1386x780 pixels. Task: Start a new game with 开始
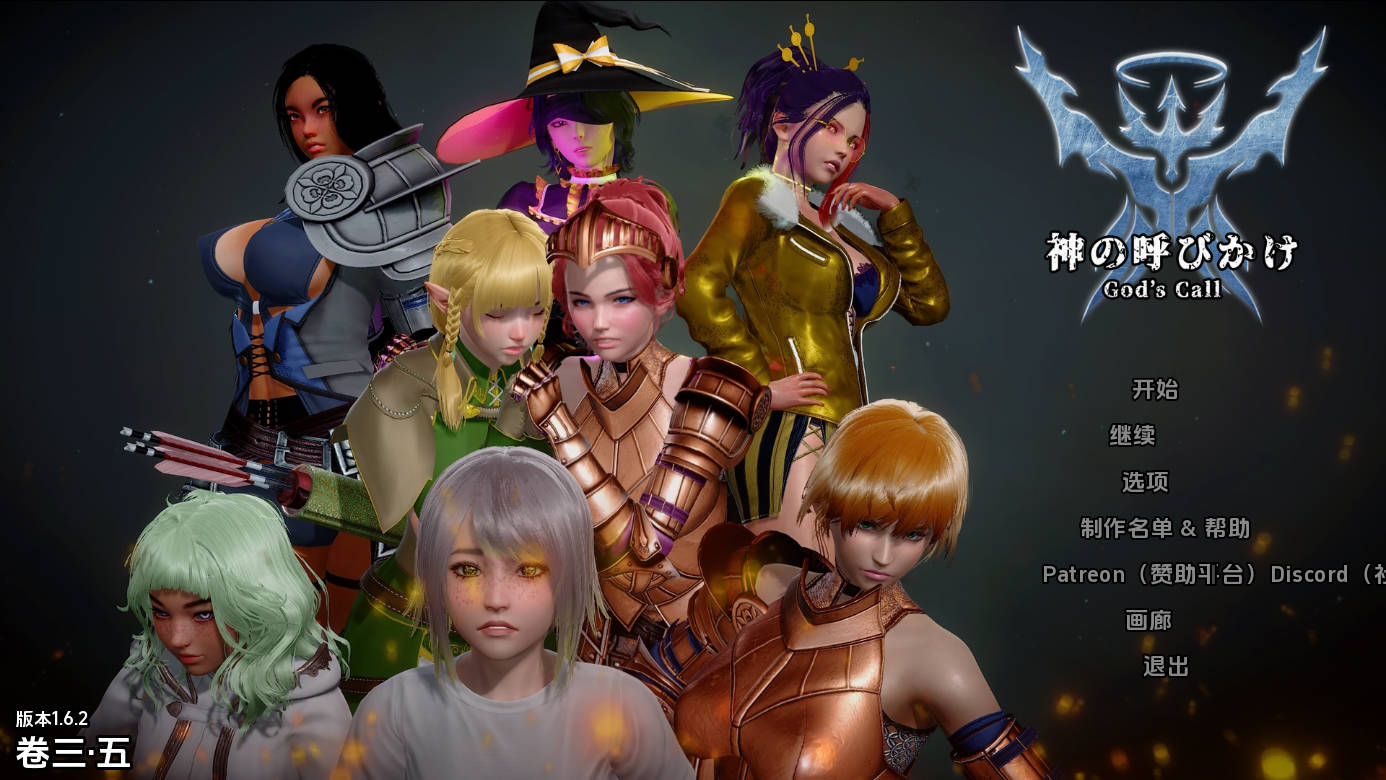[x=1155, y=389]
